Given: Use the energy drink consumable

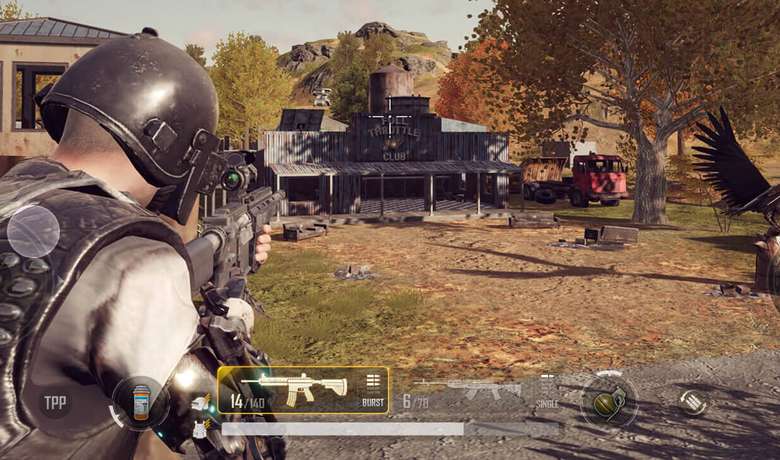Looking at the screenshot, I should (140, 402).
